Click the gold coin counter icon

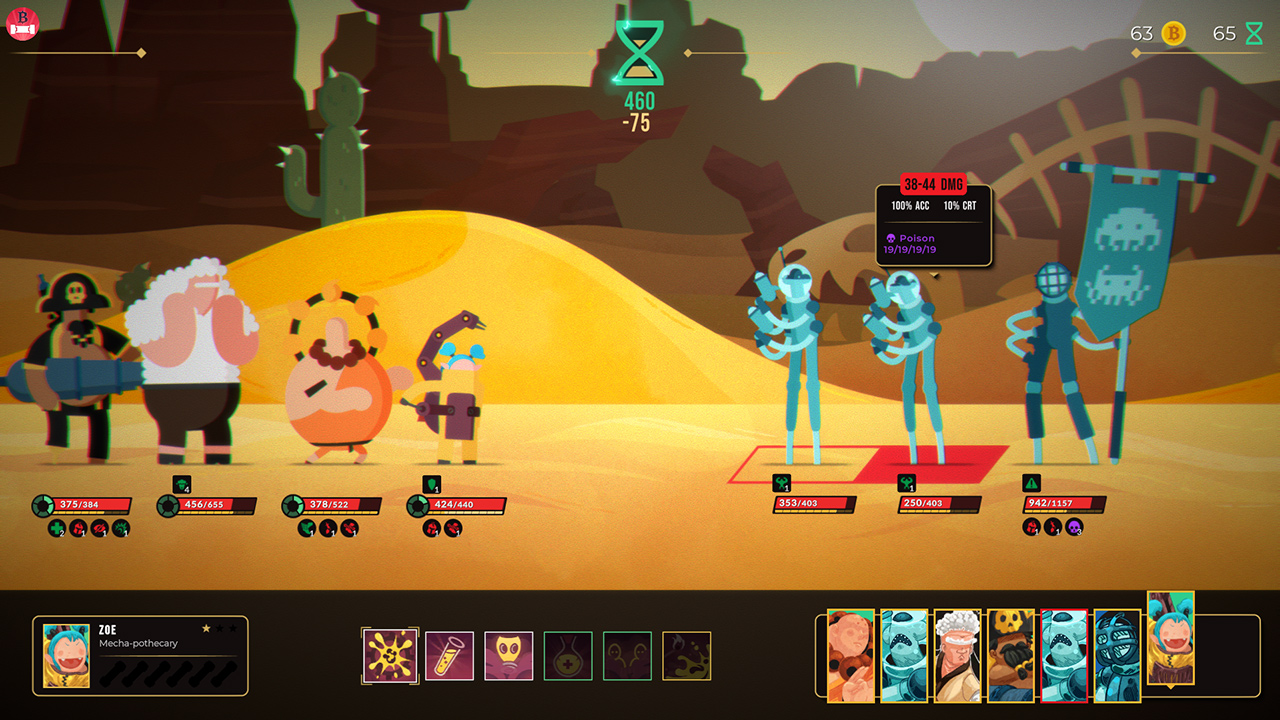click(x=1170, y=32)
